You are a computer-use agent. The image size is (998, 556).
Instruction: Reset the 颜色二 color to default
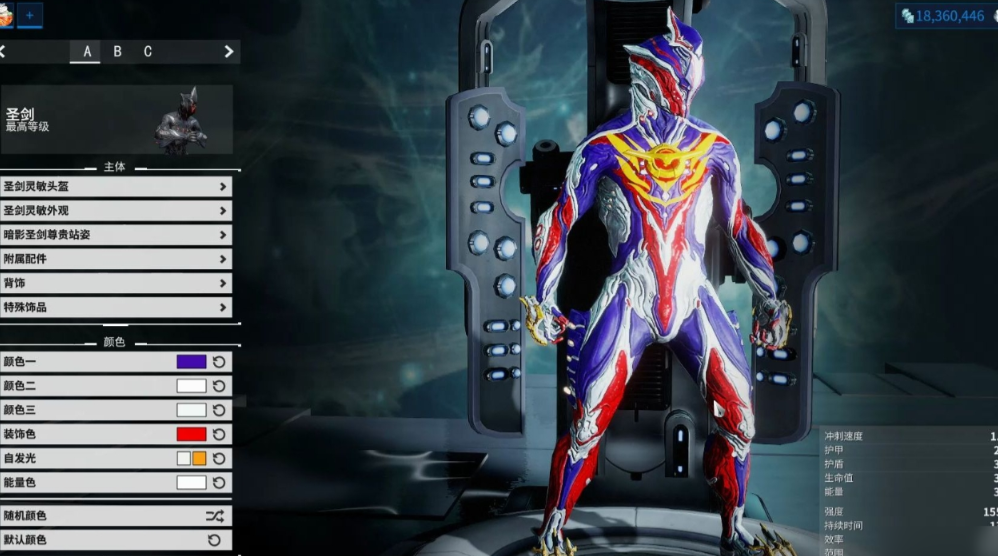click(x=219, y=386)
